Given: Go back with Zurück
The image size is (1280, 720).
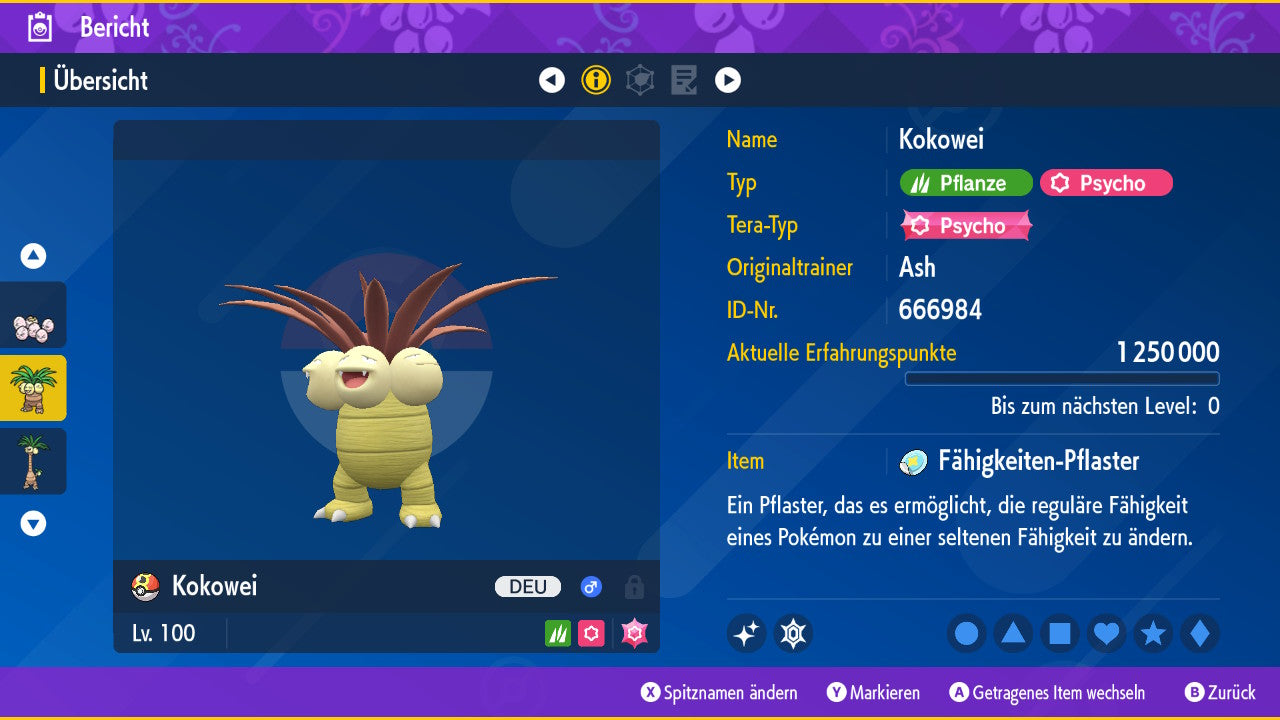Looking at the screenshot, I should (1220, 693).
